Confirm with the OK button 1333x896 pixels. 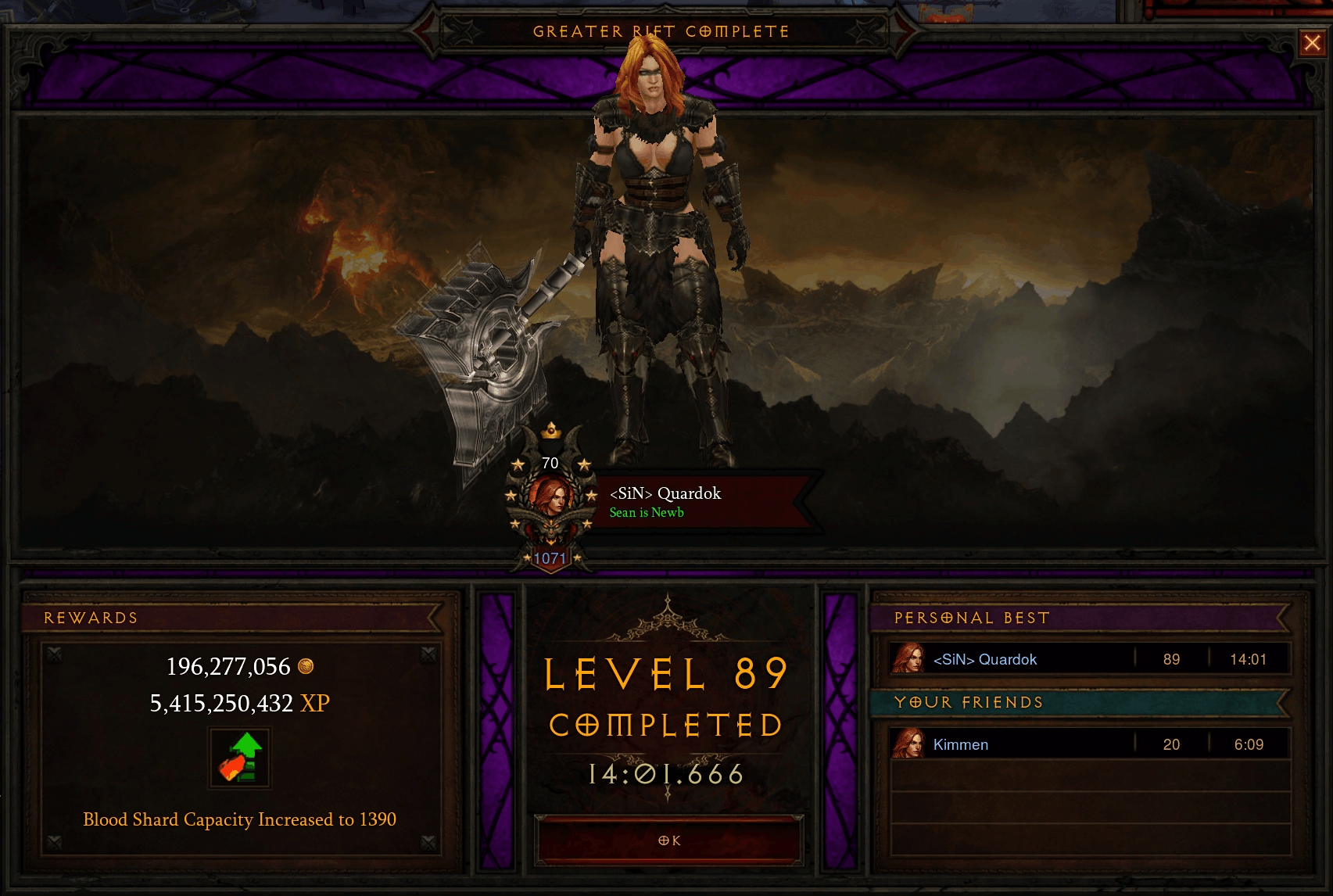pos(668,840)
